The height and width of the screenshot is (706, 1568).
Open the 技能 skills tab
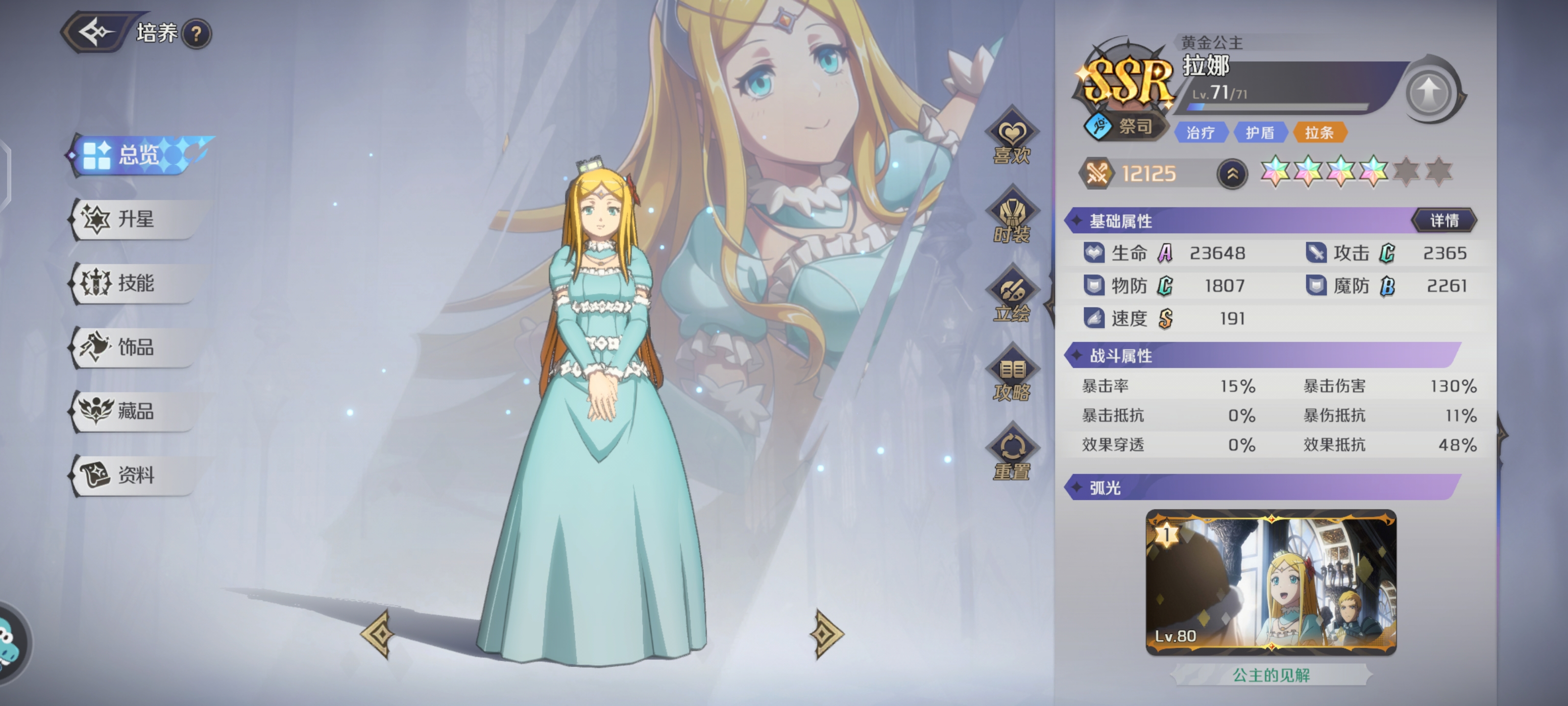pyautogui.click(x=135, y=283)
